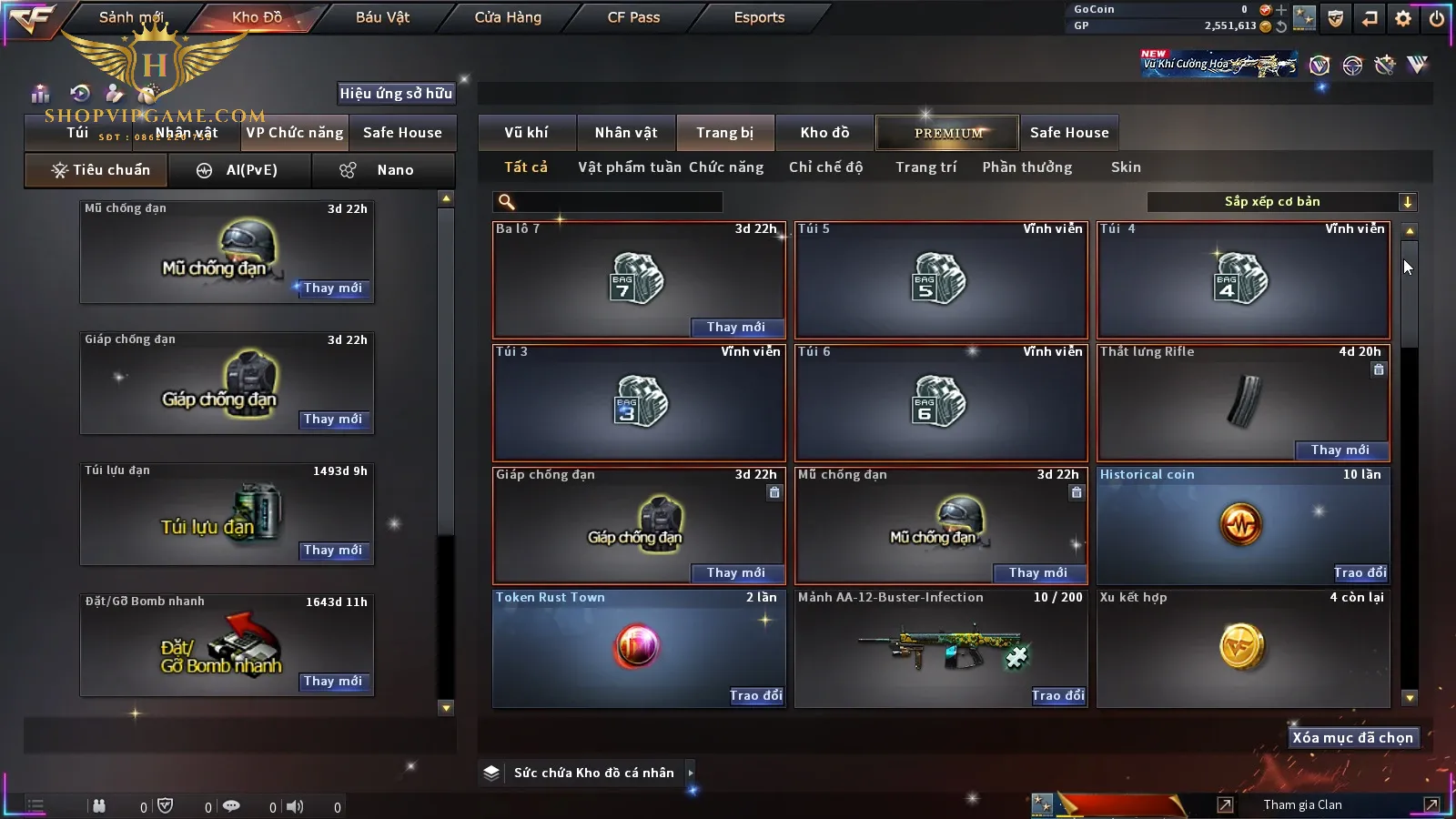The width and height of the screenshot is (1456, 819).
Task: Switch to the Vũ khí tab
Action: (x=526, y=133)
